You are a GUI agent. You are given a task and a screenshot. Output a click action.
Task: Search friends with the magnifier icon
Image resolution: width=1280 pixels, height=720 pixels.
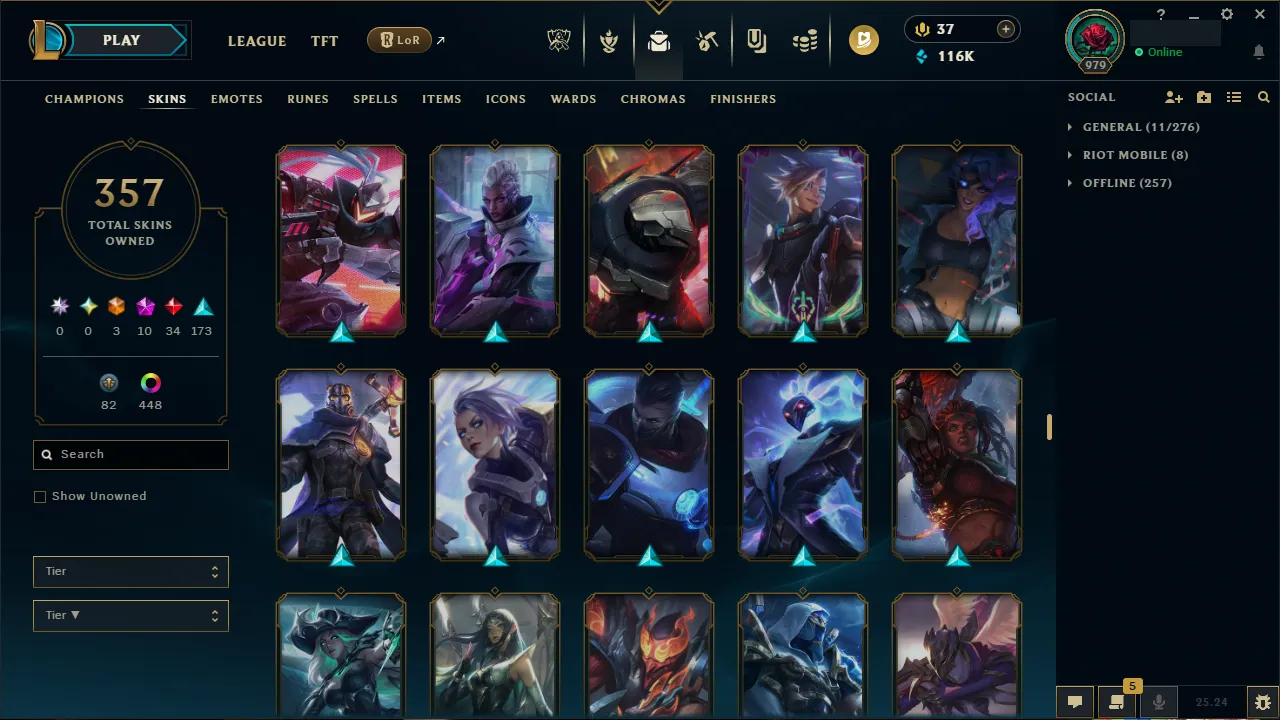pos(1263,97)
